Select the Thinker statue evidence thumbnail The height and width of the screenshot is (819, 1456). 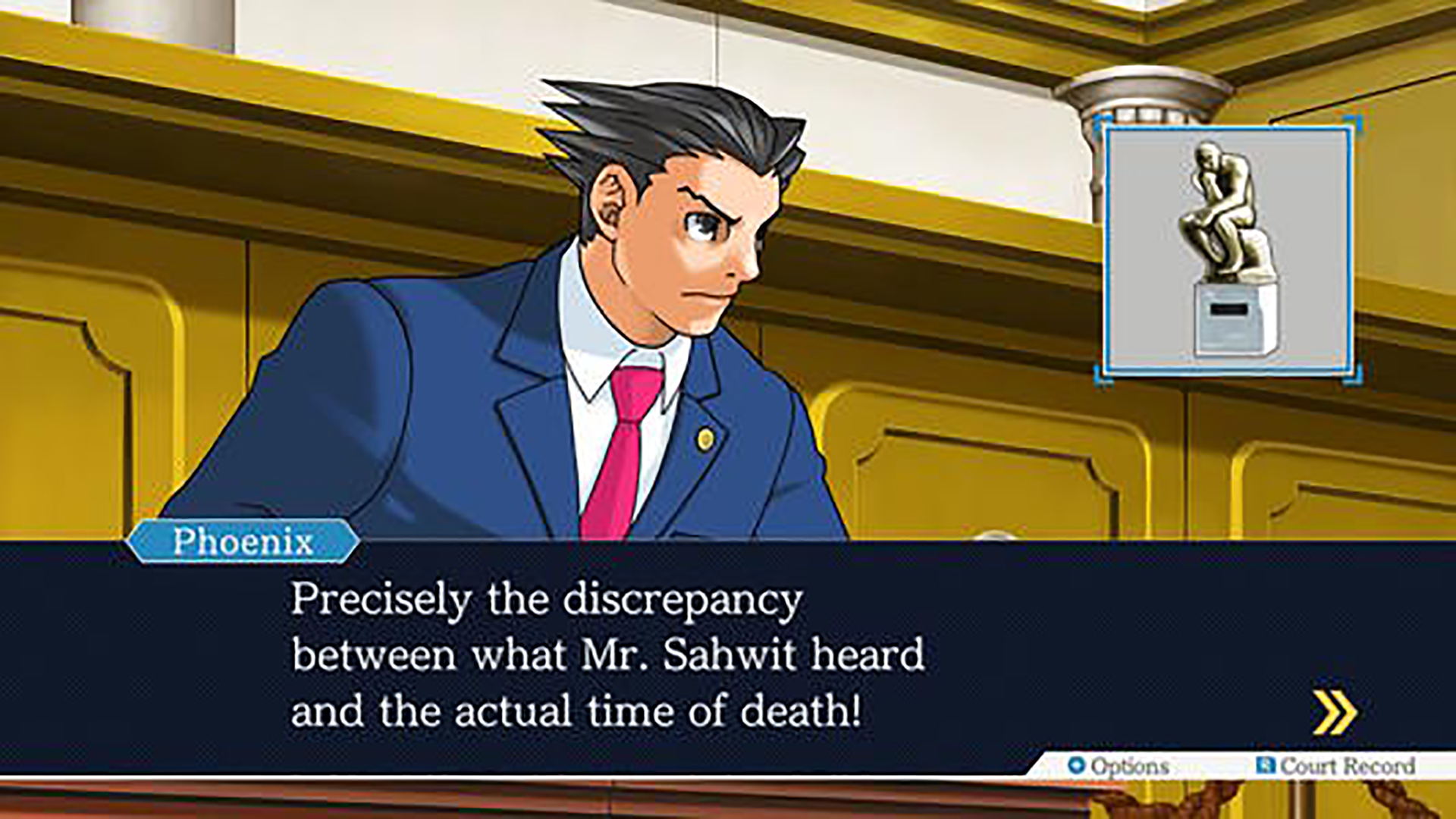point(1228,250)
